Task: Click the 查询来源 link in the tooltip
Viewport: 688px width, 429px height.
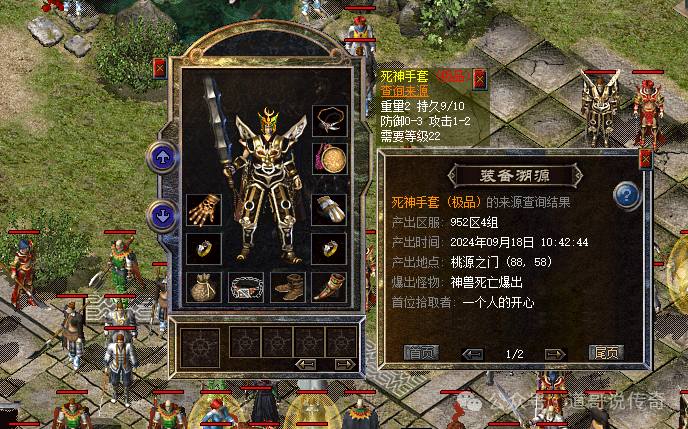Action: [403, 91]
